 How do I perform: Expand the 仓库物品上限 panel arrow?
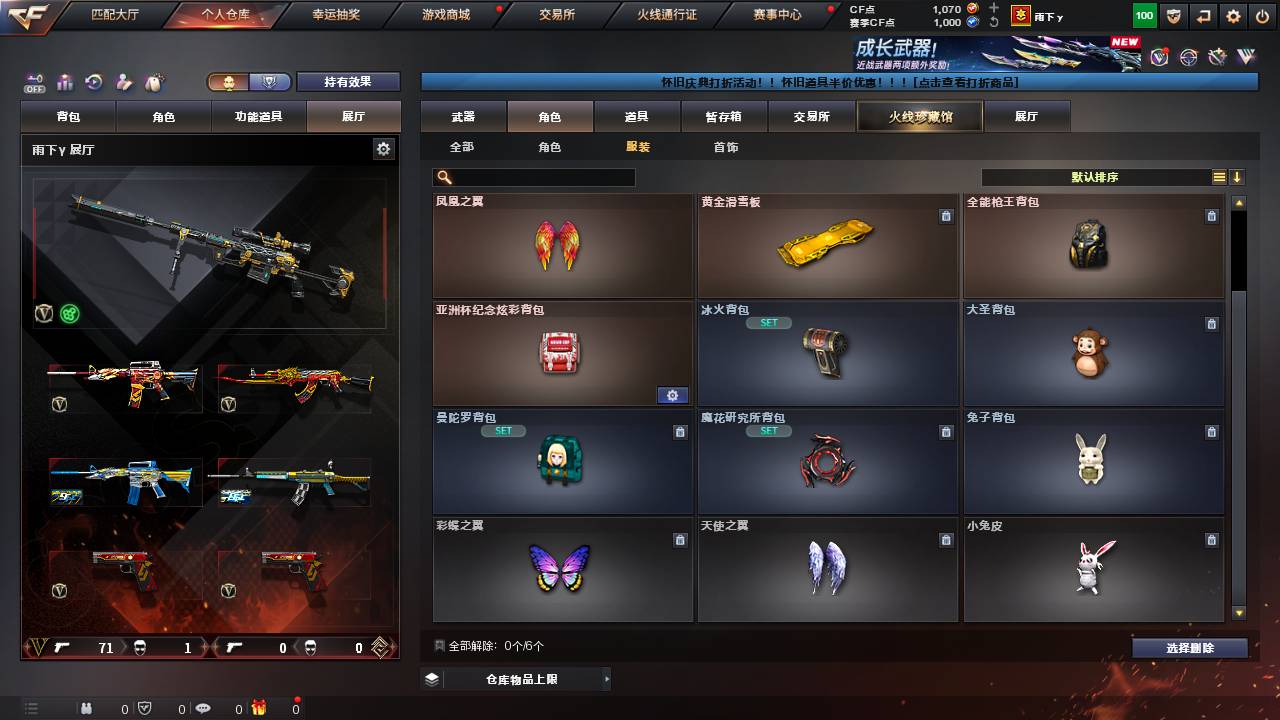point(607,677)
